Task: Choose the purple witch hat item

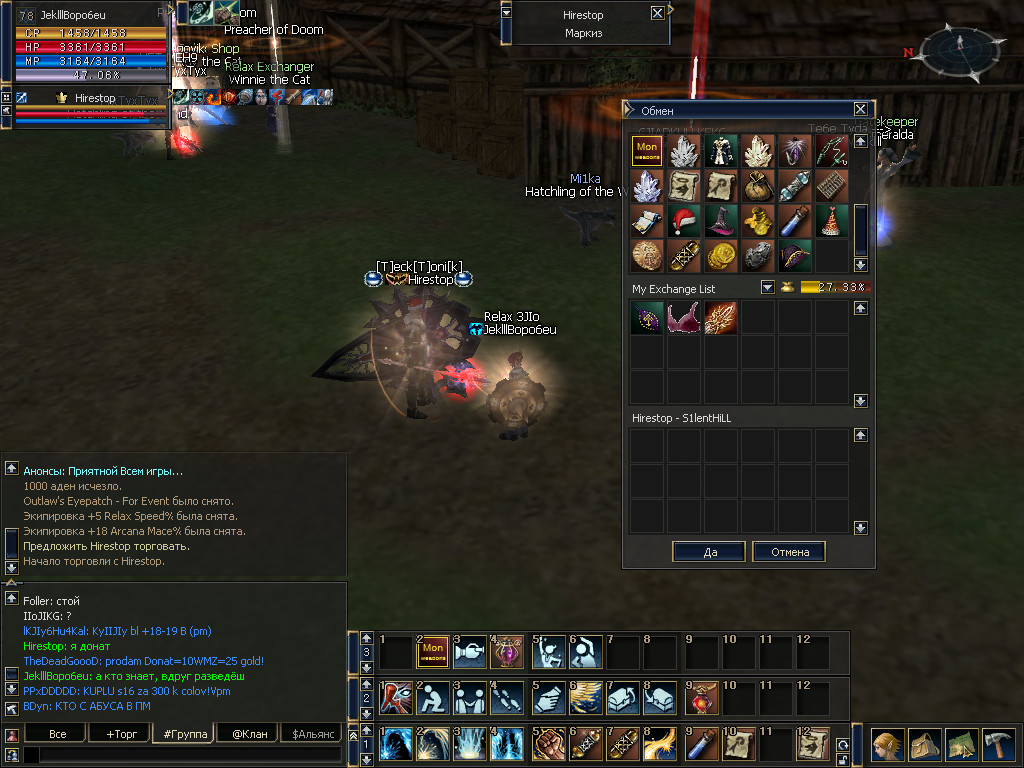Action: 722,220
